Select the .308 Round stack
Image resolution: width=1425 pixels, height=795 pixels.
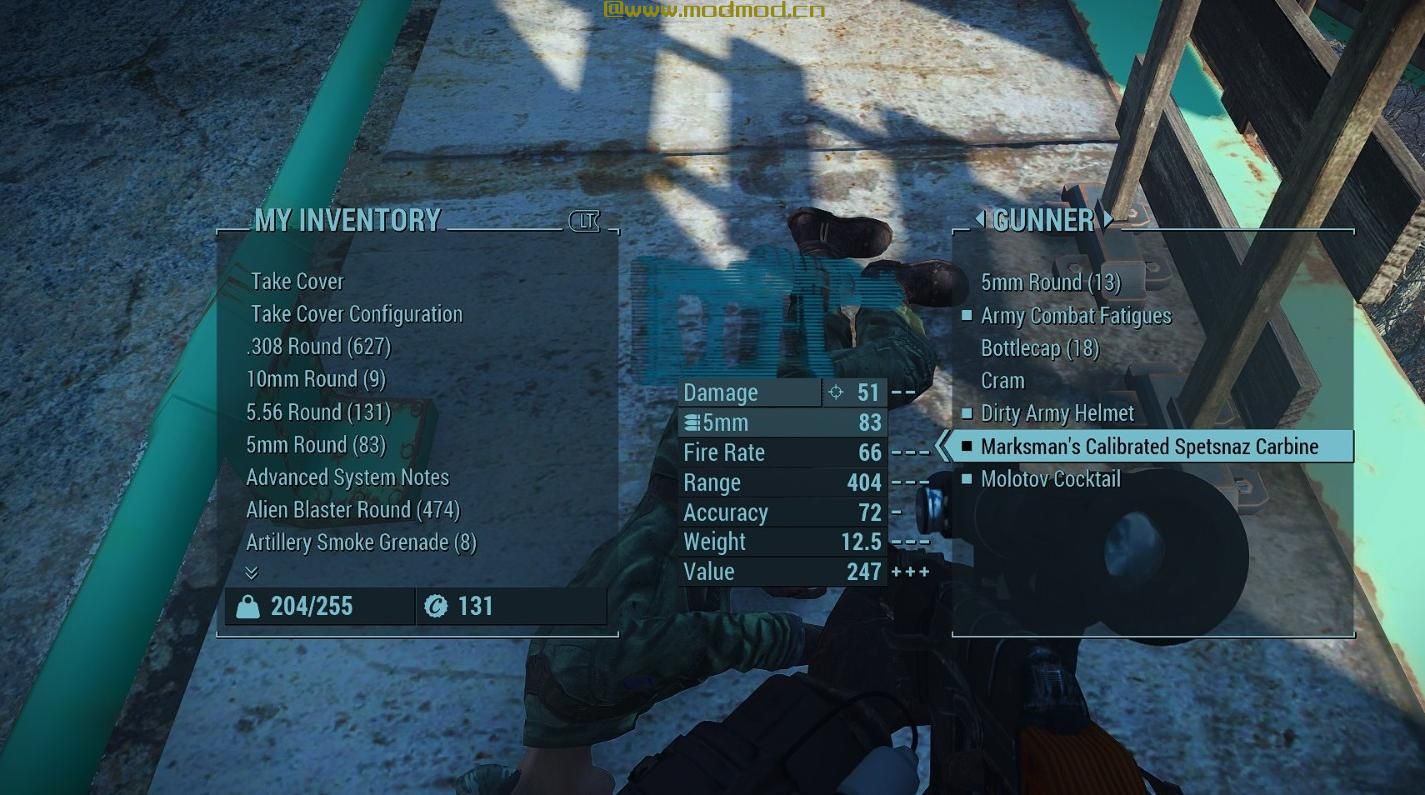(x=318, y=347)
